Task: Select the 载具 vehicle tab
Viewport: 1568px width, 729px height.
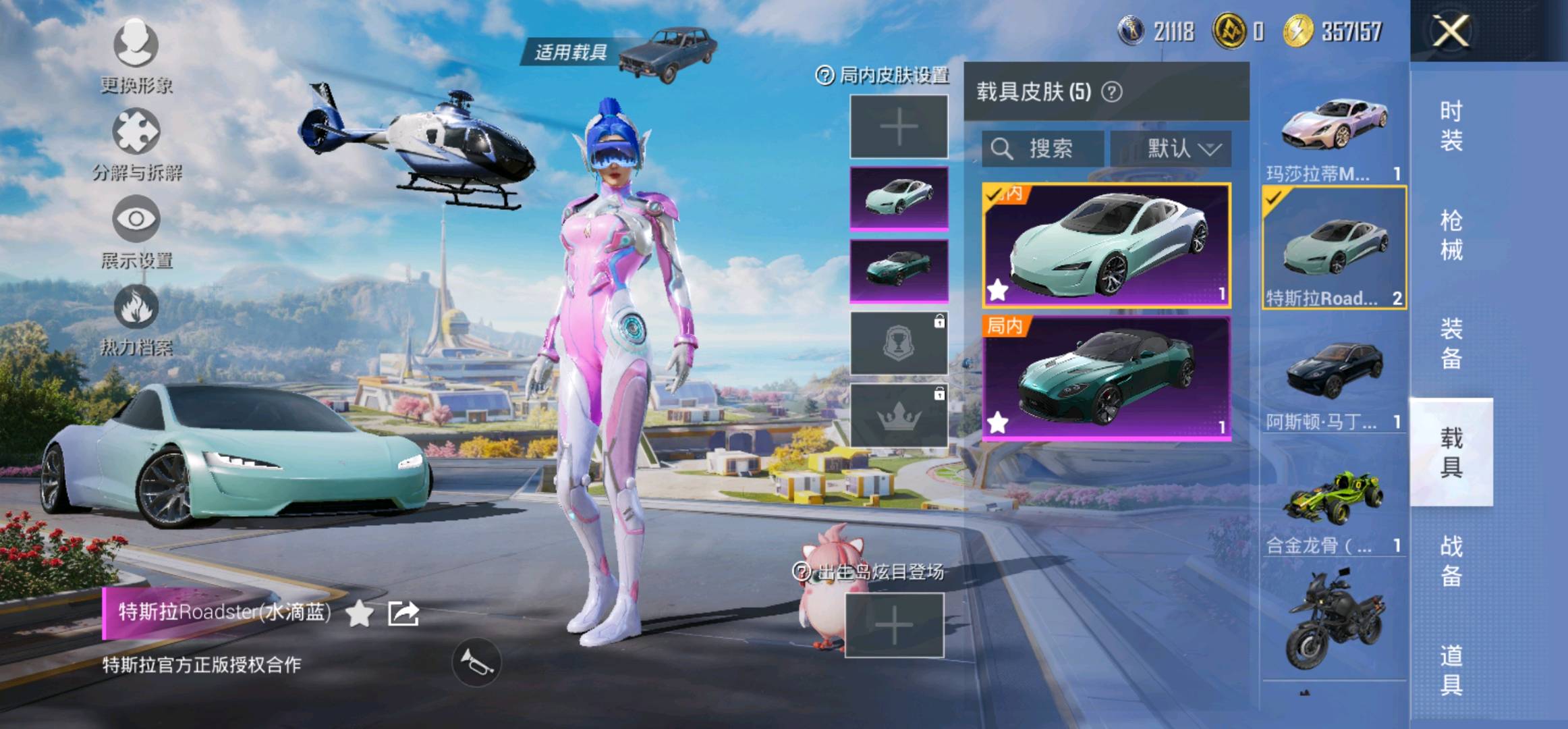Action: (x=1451, y=452)
